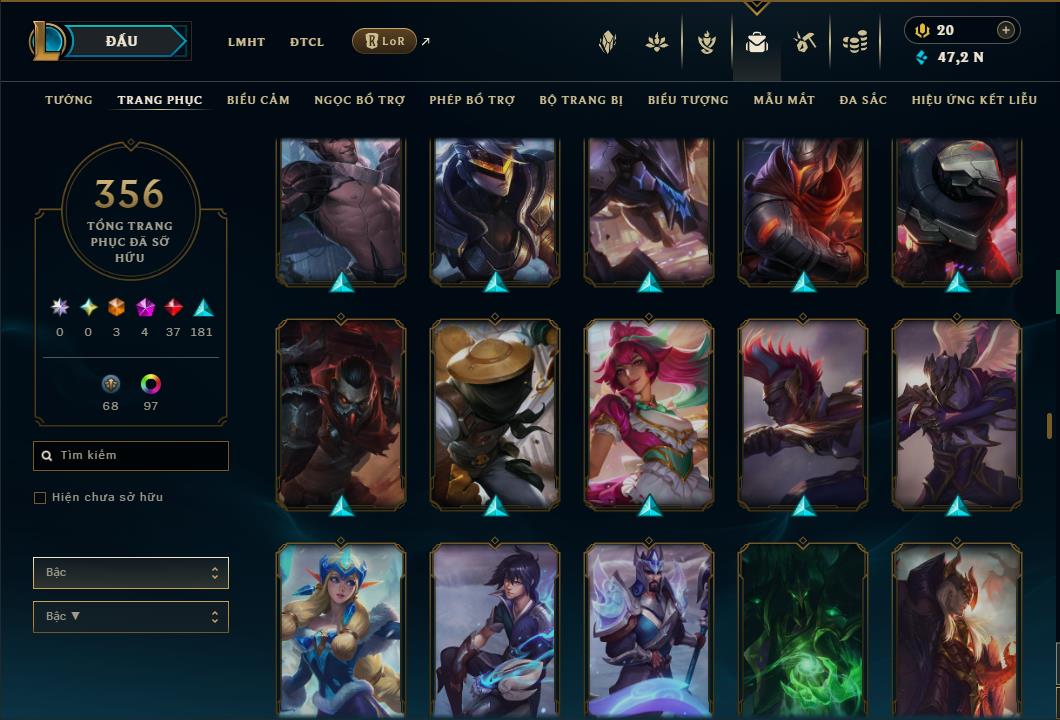
Task: Open the Biểu Cảm tab
Action: pyautogui.click(x=258, y=100)
